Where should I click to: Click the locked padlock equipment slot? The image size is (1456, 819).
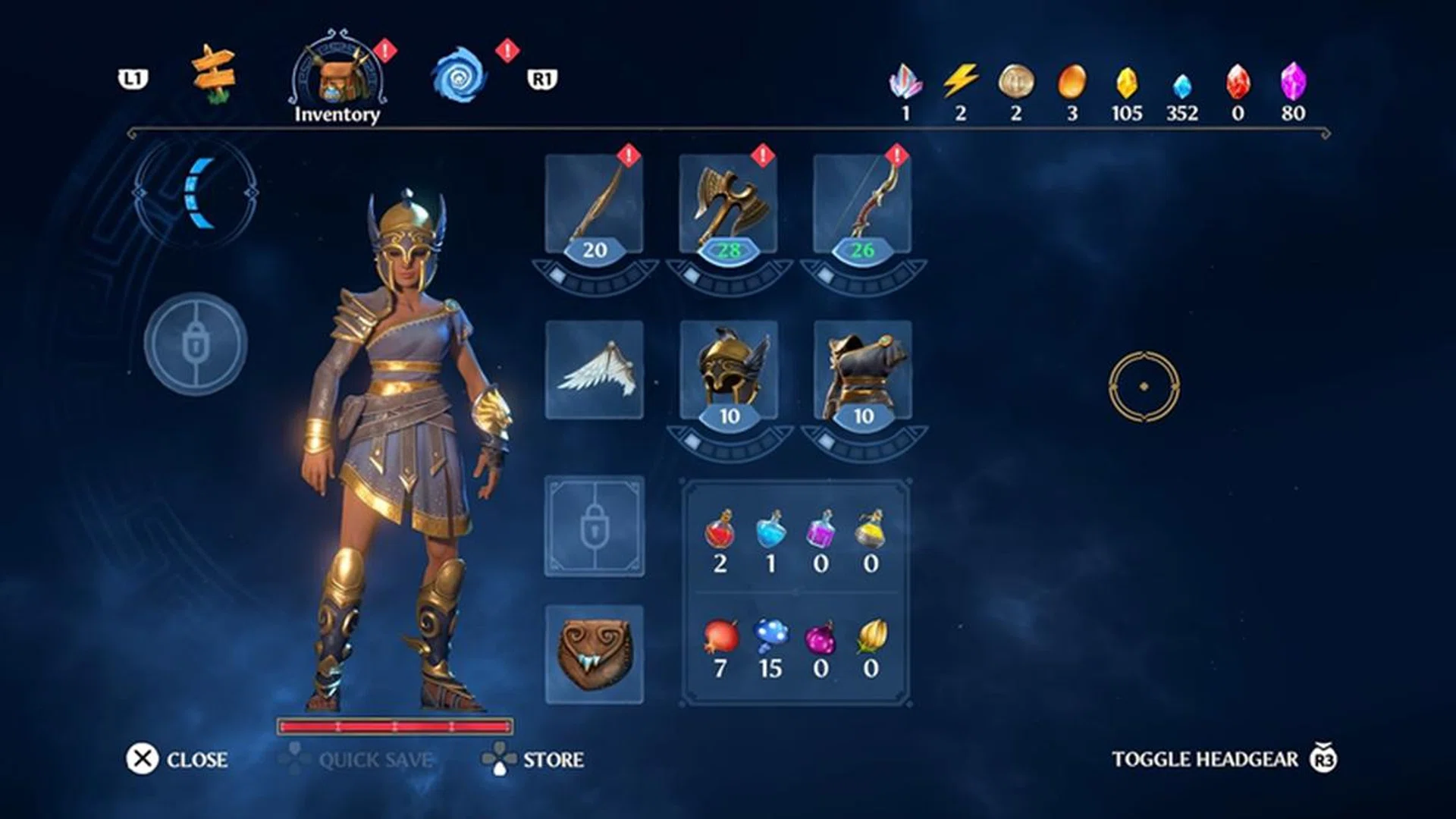[x=595, y=526]
